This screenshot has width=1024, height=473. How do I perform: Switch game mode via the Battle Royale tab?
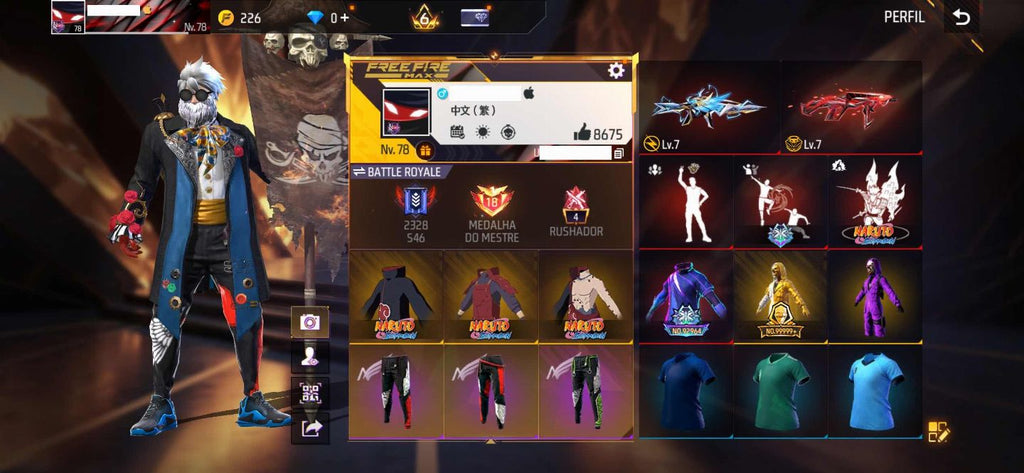tap(397, 172)
